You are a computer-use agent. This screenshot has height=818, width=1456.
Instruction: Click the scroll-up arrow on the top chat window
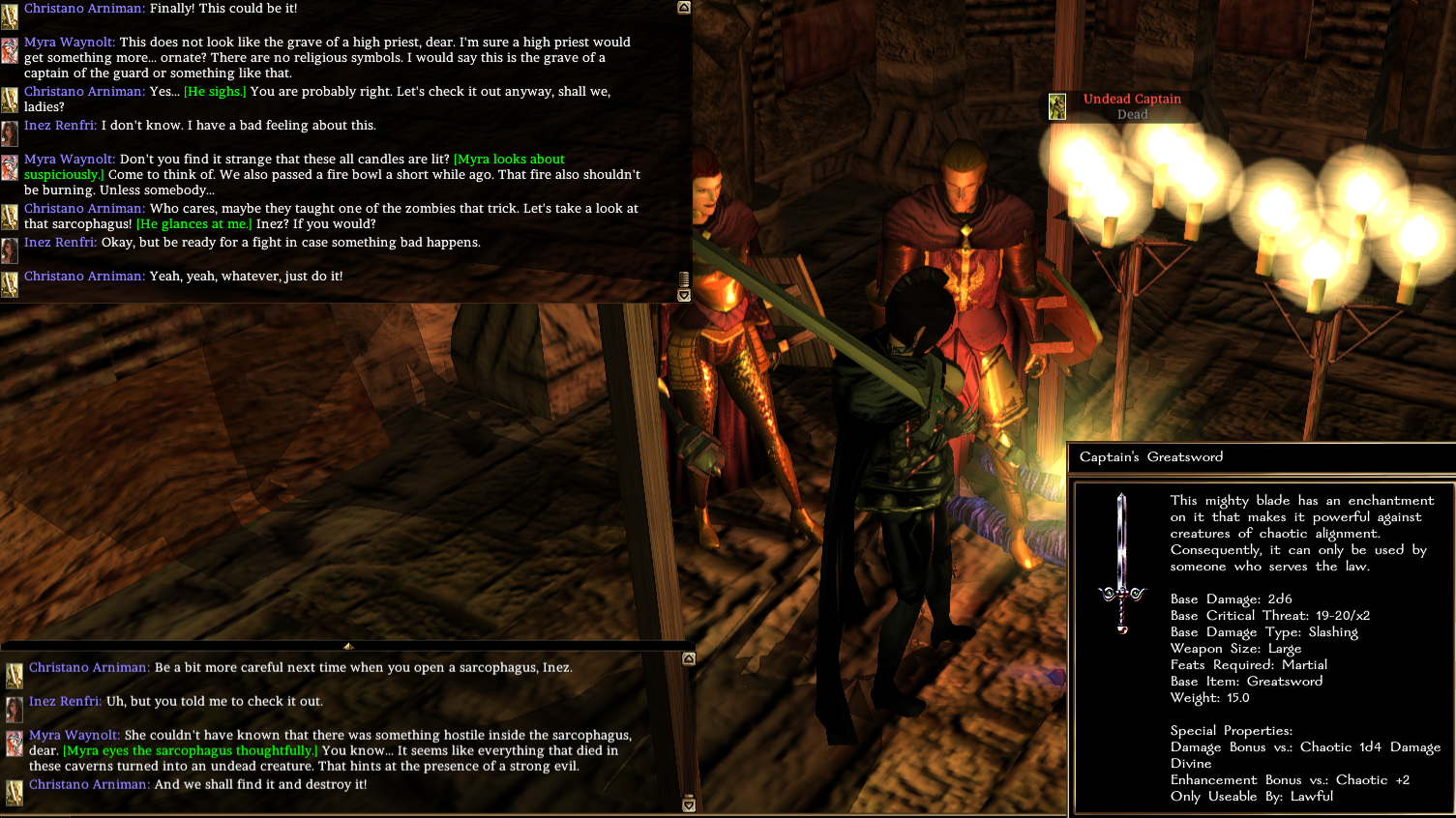685,8
